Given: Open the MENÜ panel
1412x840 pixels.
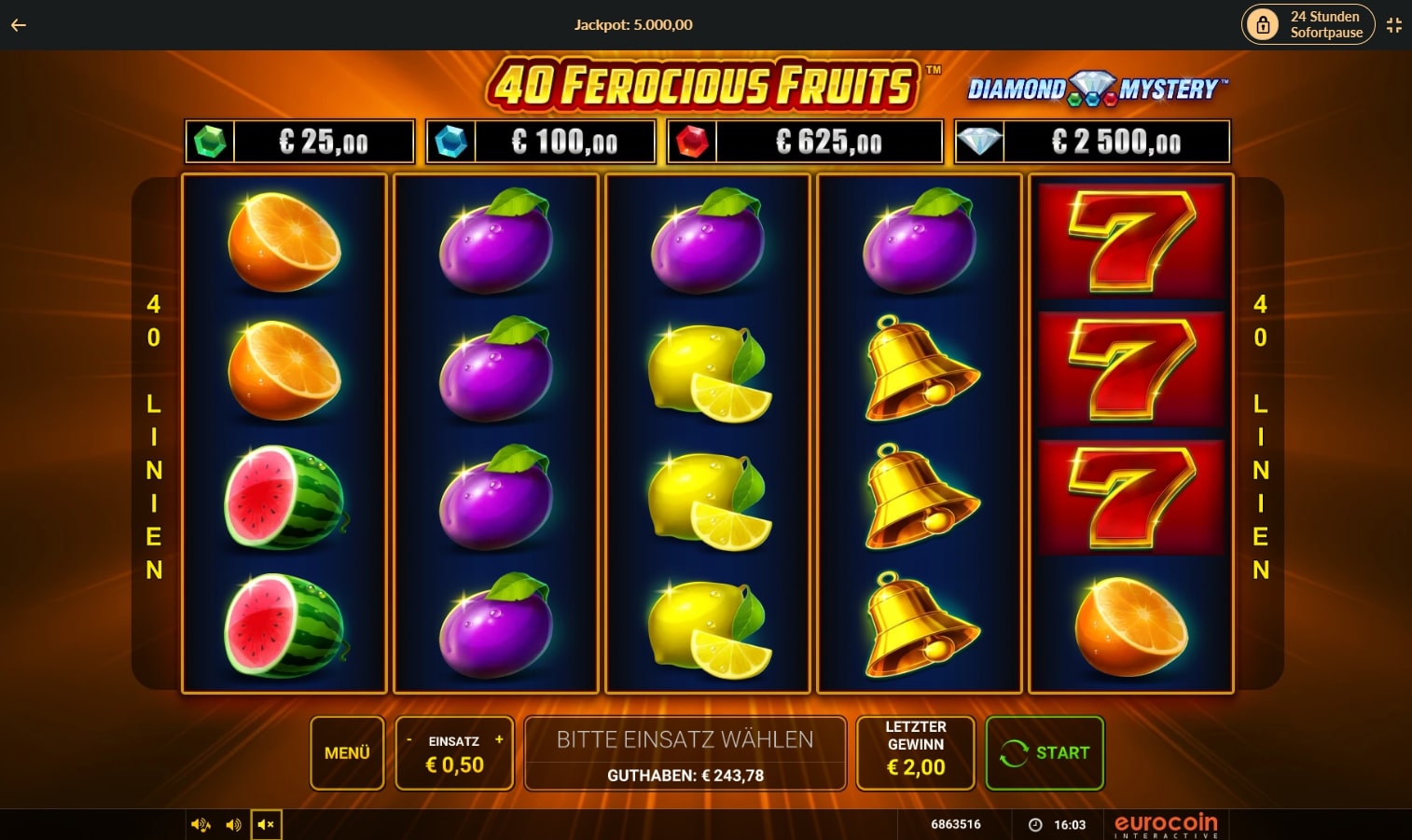Looking at the screenshot, I should tap(347, 752).
